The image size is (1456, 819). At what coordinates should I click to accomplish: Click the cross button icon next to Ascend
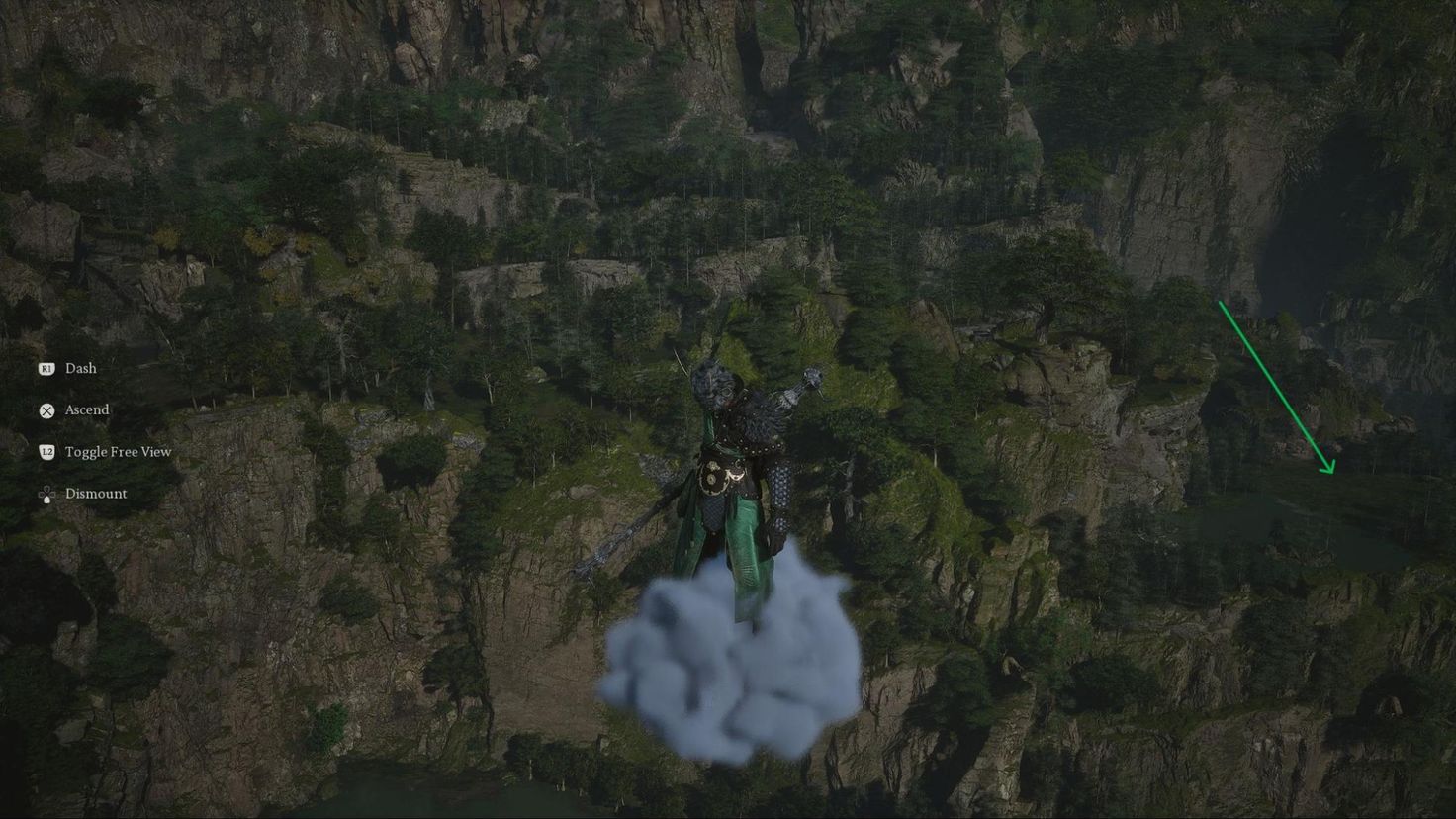[x=45, y=409]
